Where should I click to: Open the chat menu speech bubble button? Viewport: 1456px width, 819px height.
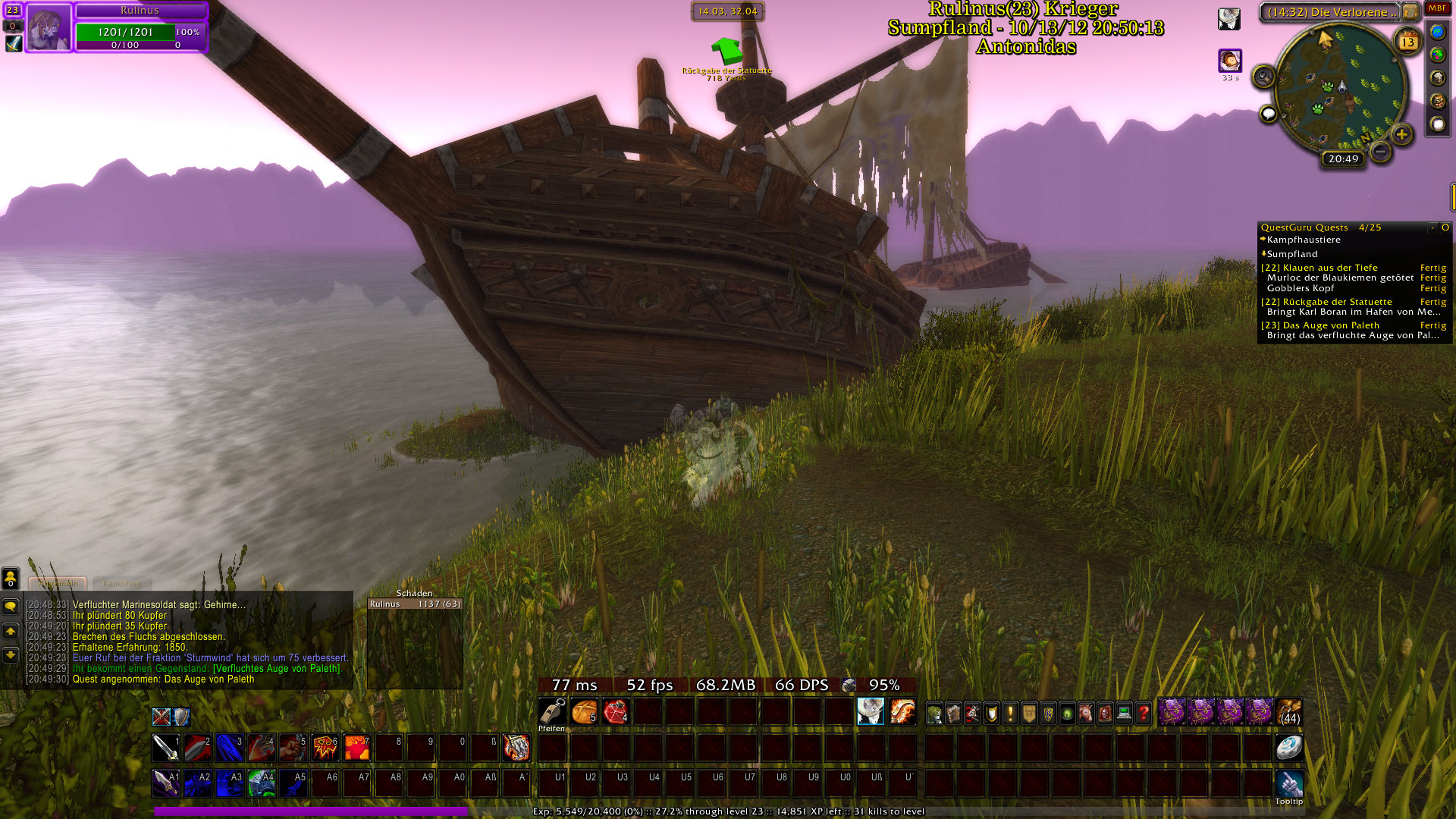tap(11, 607)
